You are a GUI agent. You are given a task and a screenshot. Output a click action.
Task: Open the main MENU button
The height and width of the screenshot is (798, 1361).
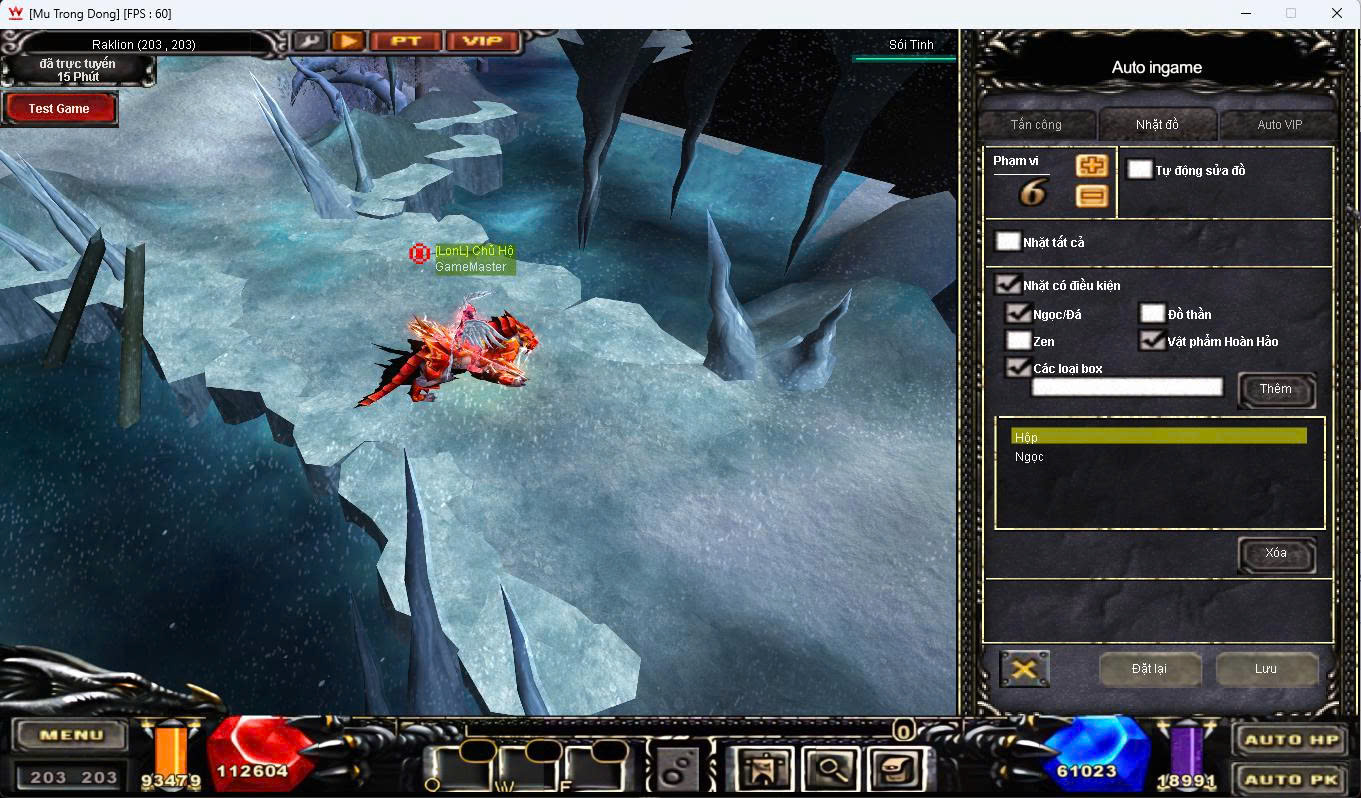[70, 736]
